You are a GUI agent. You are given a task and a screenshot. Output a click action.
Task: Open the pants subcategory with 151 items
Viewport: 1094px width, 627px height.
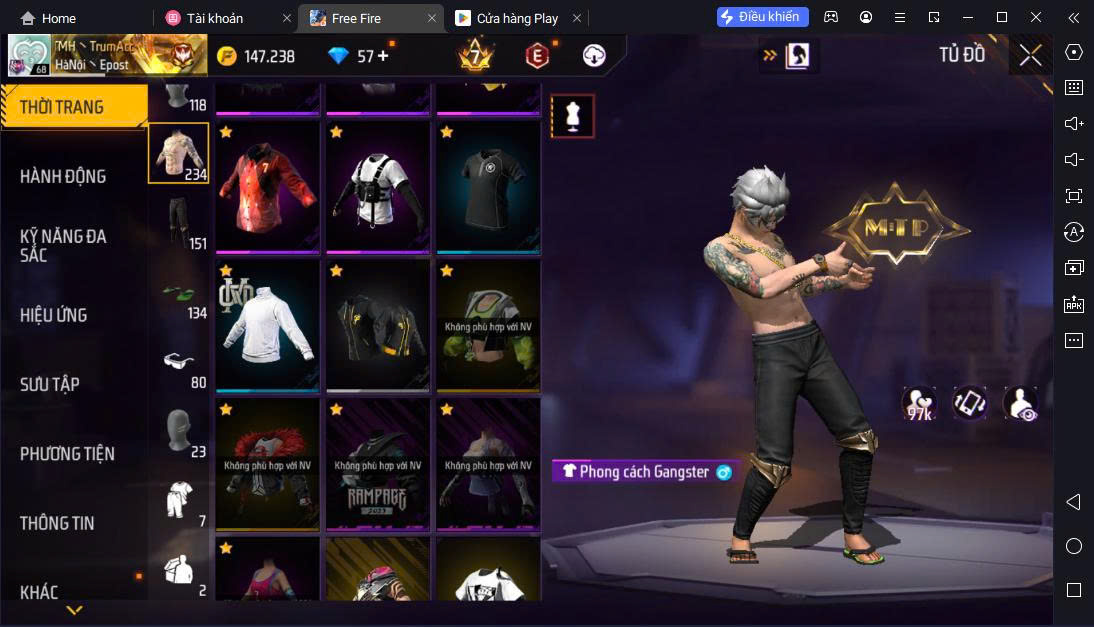click(x=179, y=222)
